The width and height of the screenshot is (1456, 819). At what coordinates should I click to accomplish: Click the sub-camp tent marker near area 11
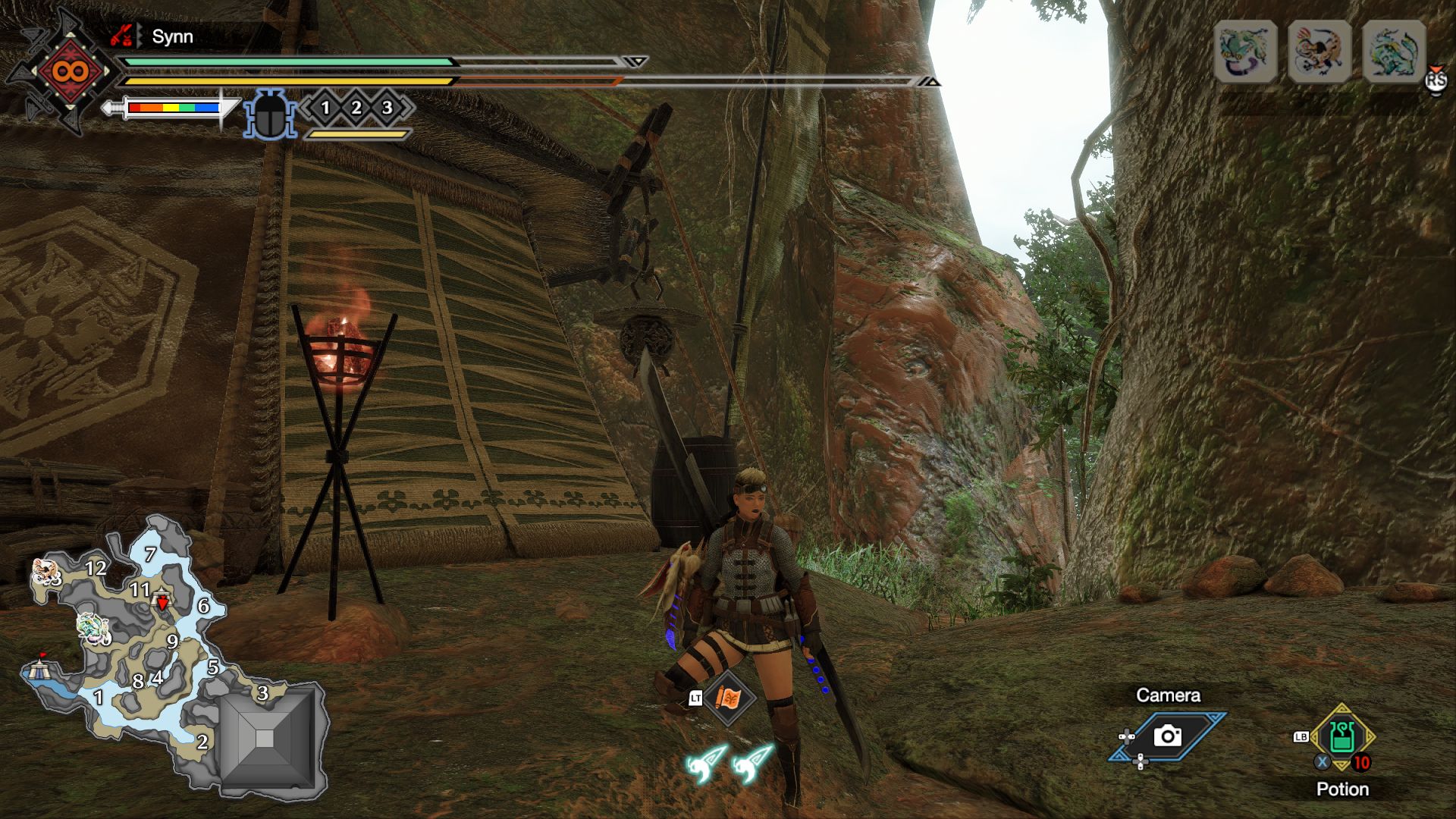pos(162,601)
